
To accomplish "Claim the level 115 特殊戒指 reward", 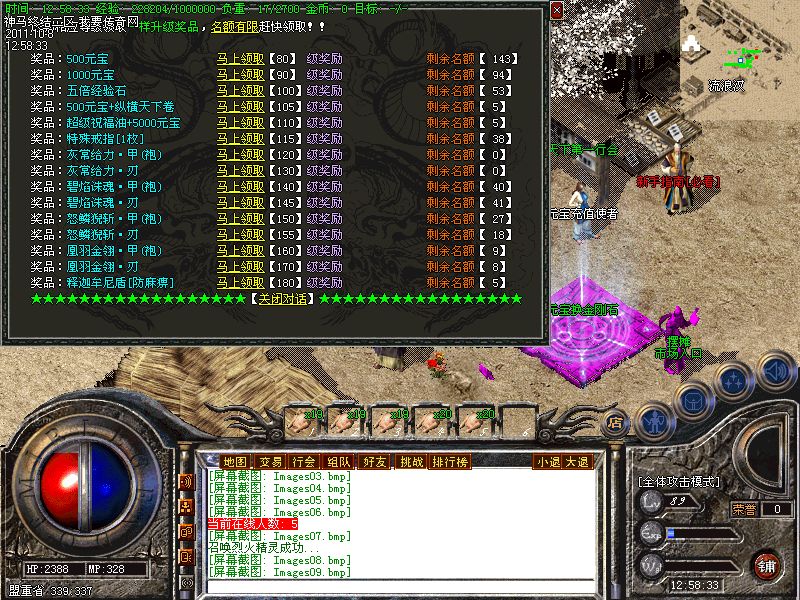I will coord(241,138).
